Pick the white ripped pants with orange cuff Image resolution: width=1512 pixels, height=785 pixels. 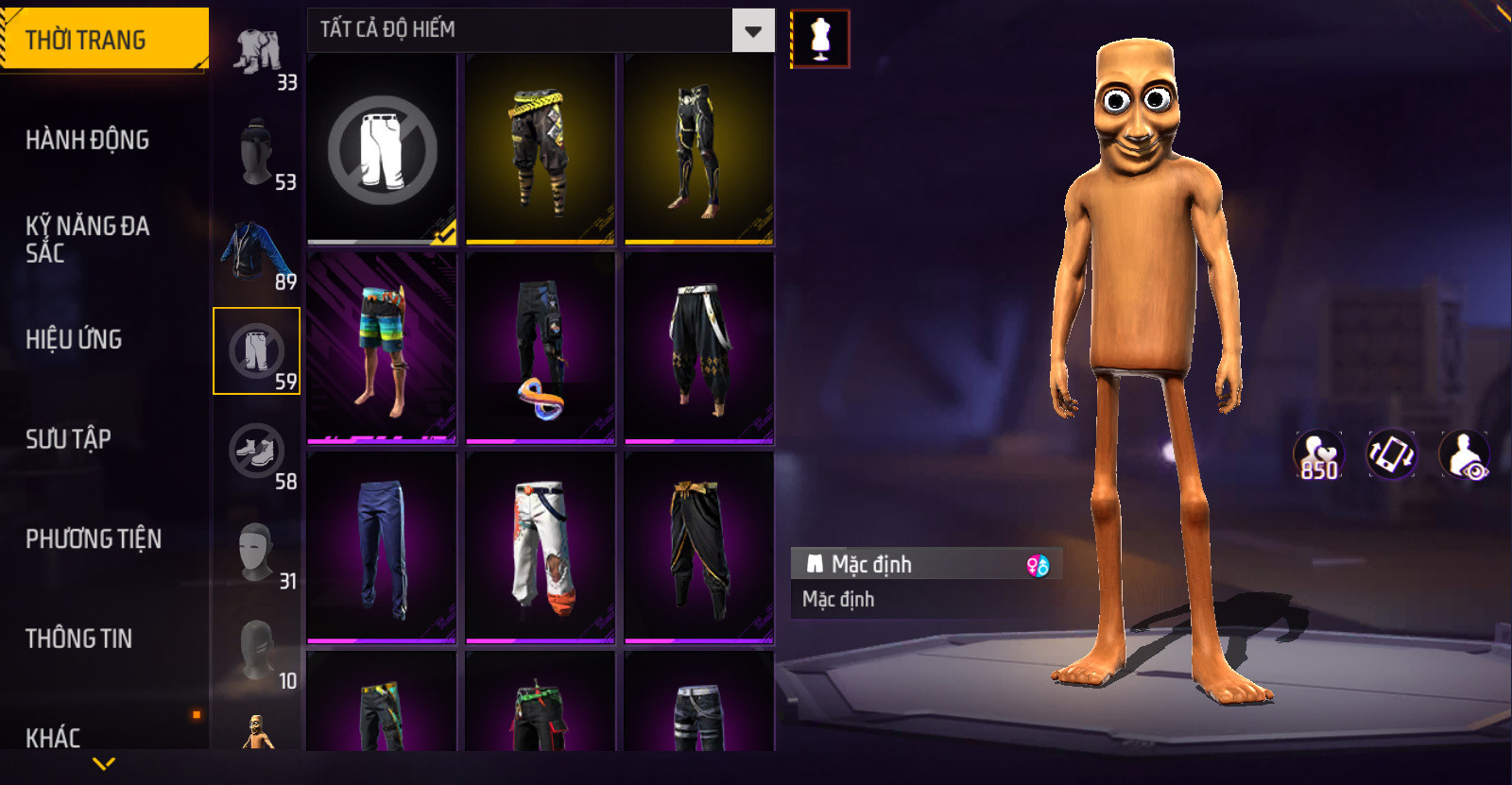541,548
